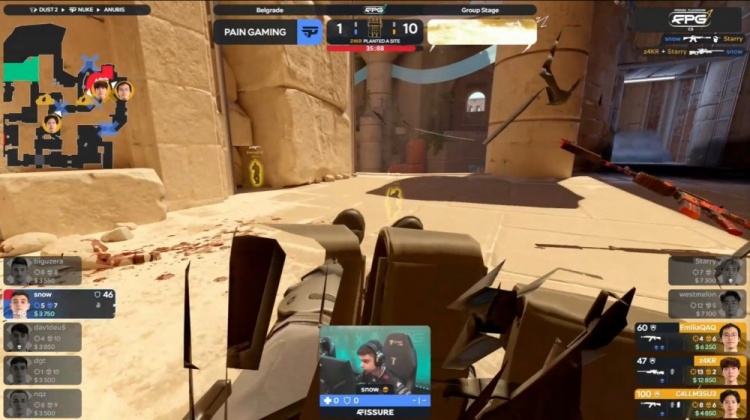Switch to EmiliaQAQ's player card
Screen dimensions: 750x420
point(690,337)
